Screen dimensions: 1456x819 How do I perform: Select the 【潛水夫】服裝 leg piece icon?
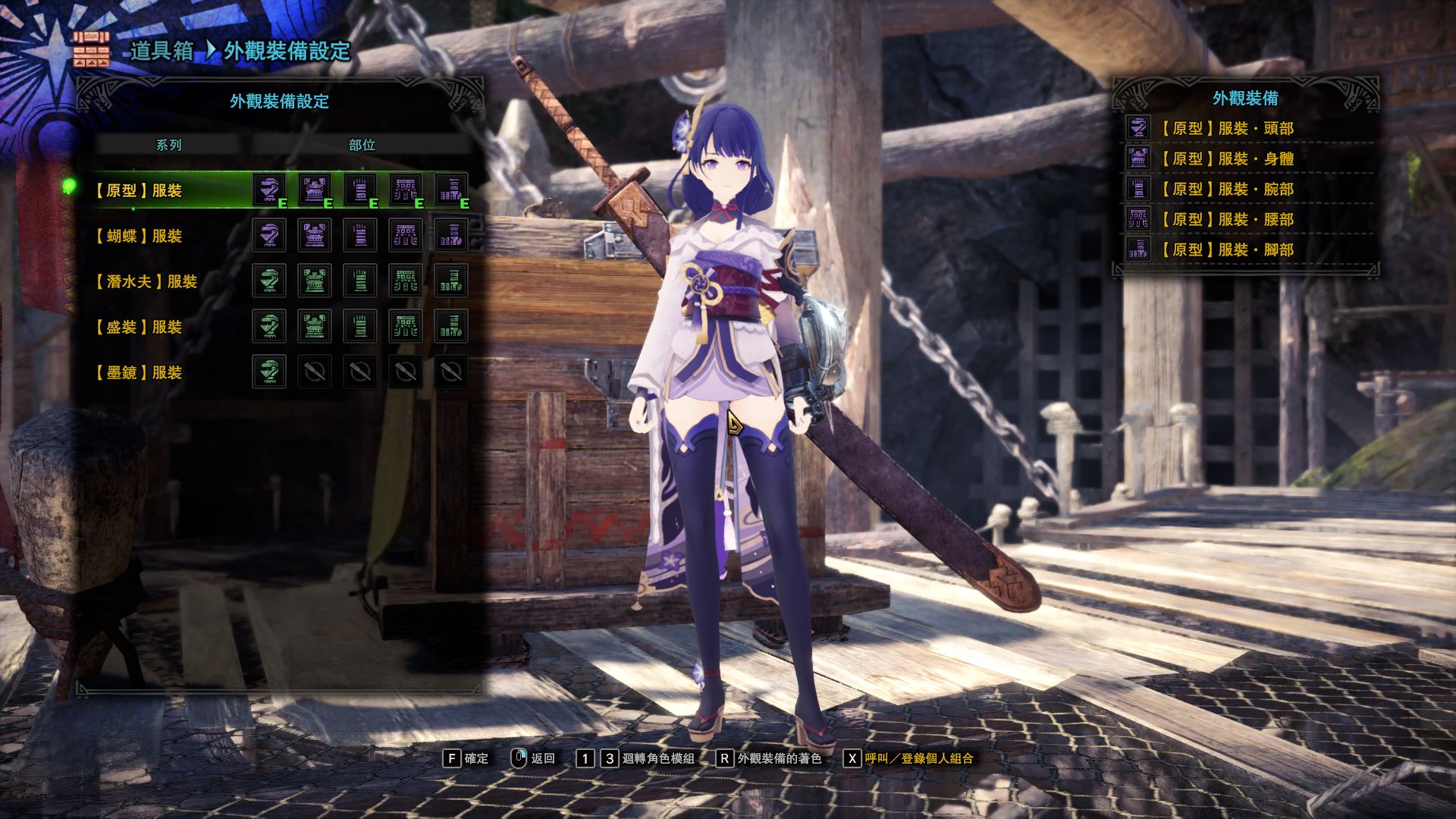pos(451,281)
